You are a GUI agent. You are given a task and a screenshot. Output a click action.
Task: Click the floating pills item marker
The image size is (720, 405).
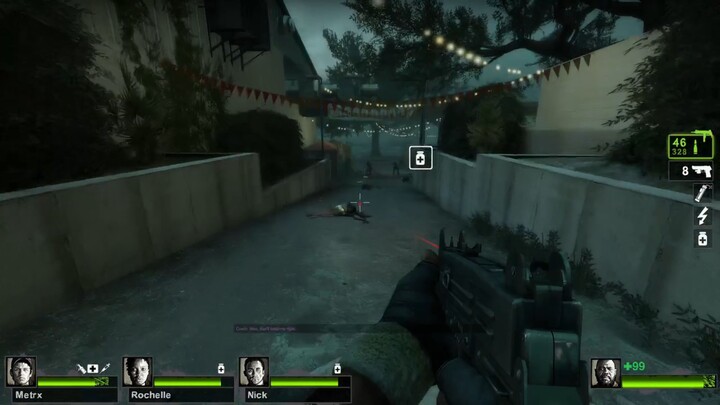click(421, 157)
